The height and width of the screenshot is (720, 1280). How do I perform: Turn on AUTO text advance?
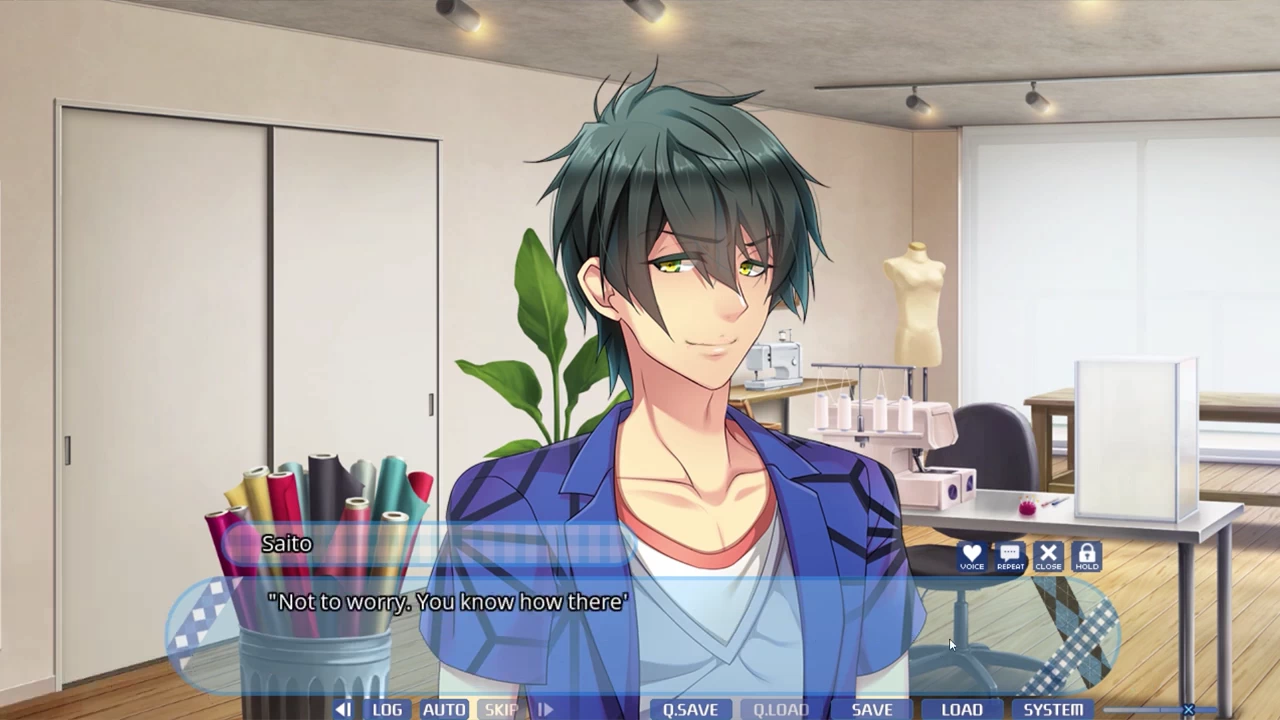tap(444, 709)
